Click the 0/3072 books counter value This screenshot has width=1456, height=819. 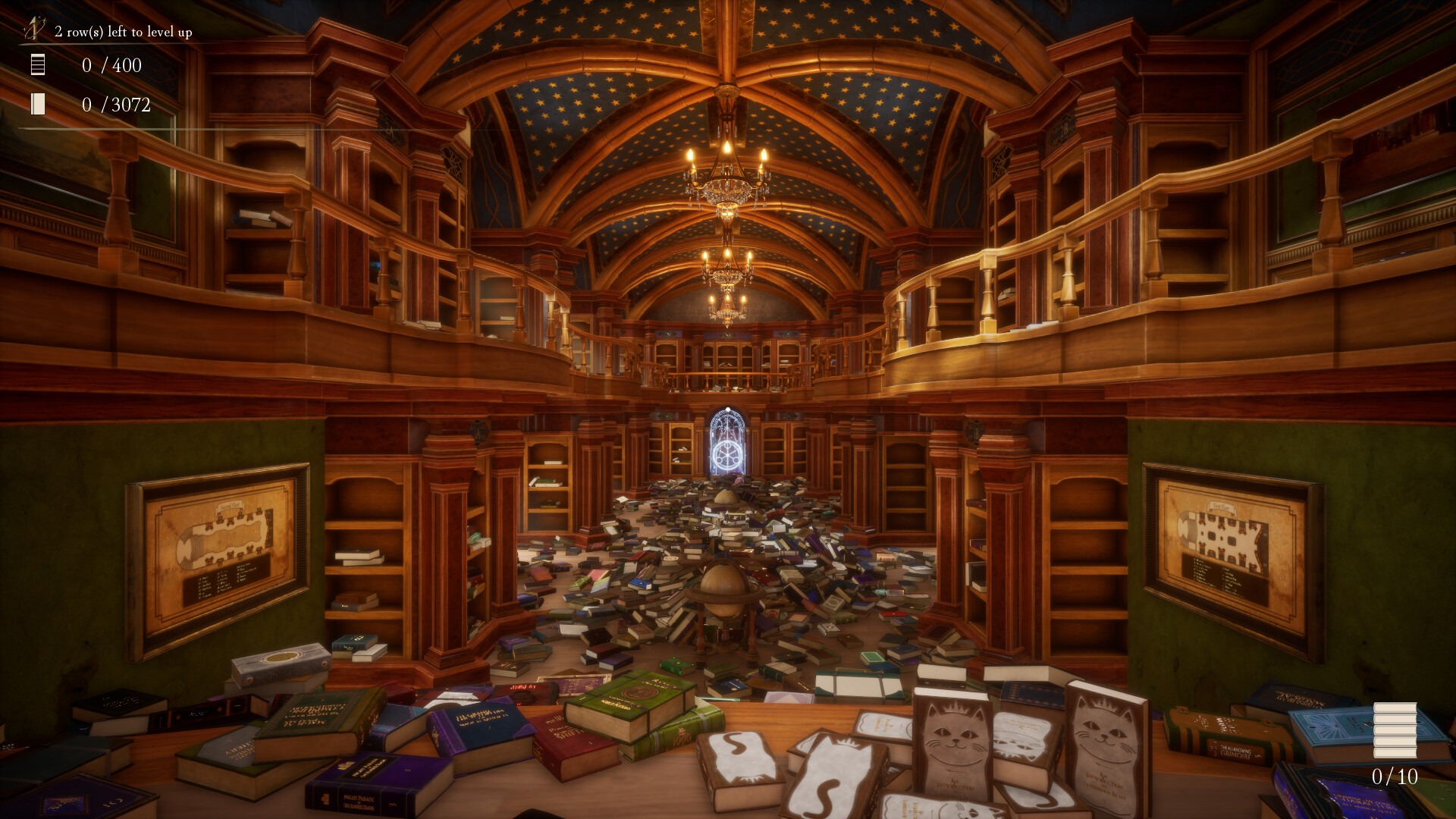click(118, 106)
